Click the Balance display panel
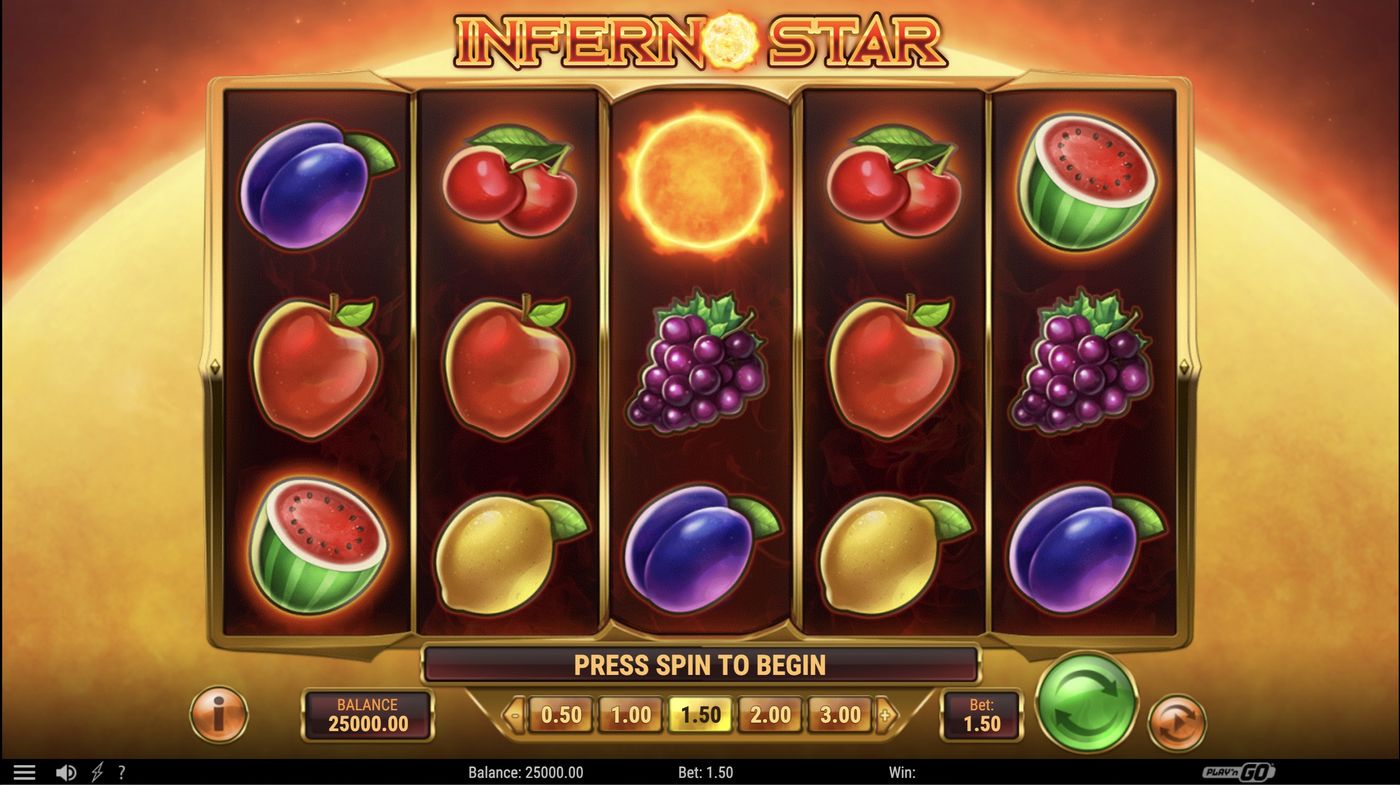This screenshot has height=785, width=1400. tap(367, 715)
